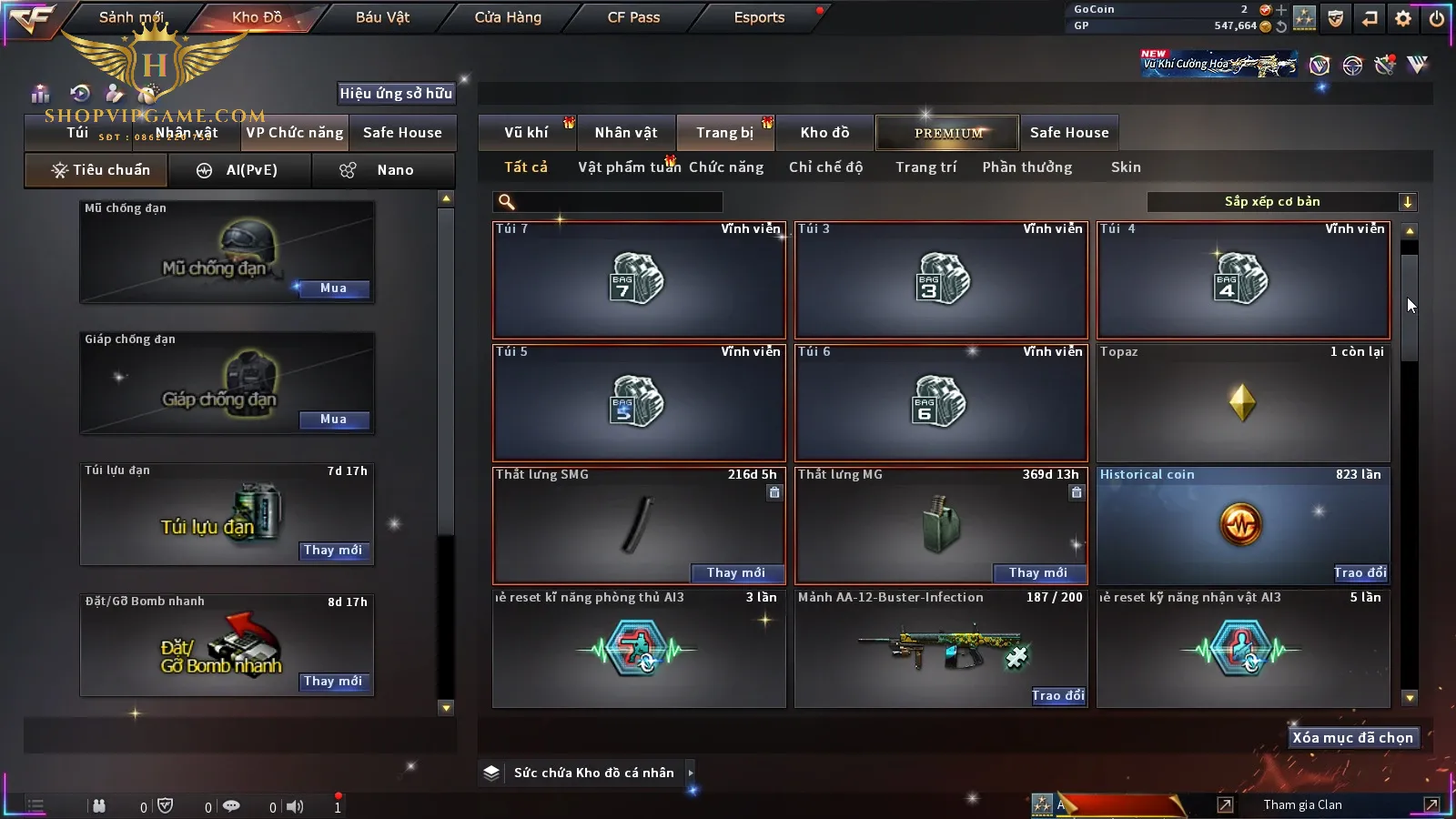
Task: Open the Cửa Hàng shop tab
Action: pyautogui.click(x=508, y=17)
